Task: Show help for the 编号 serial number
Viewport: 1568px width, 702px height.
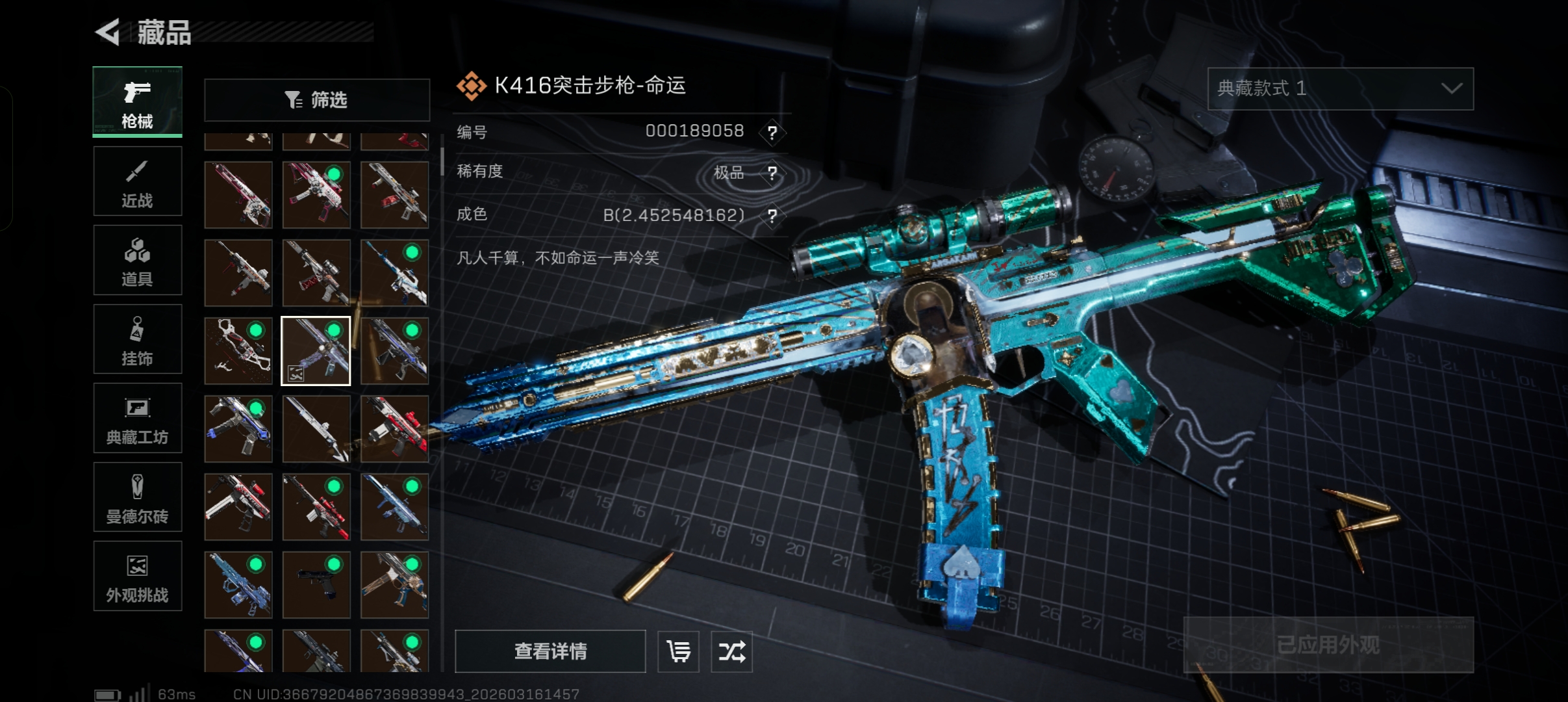Action: pos(772,133)
